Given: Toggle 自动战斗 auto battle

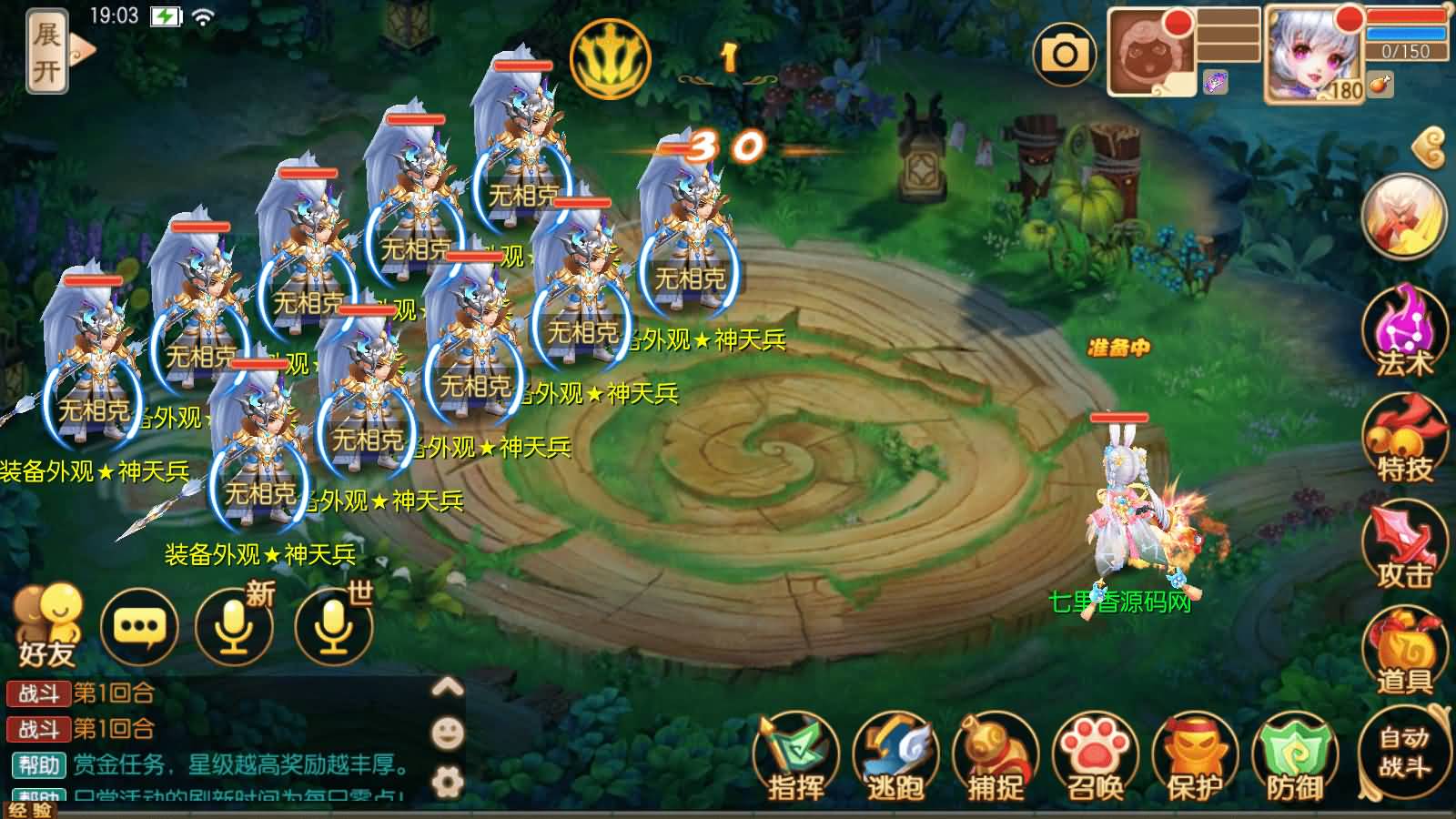Looking at the screenshot, I should 1402,752.
